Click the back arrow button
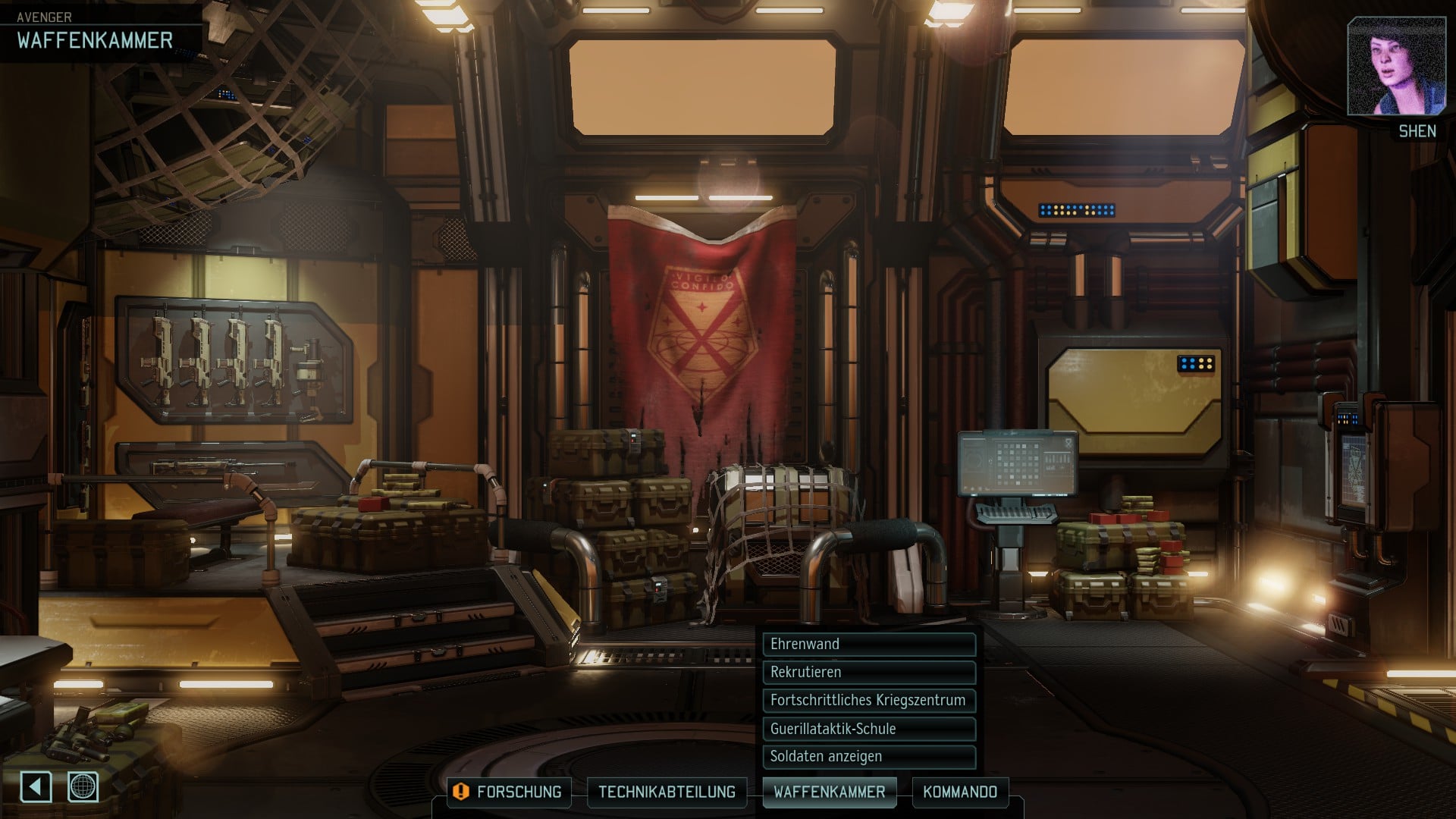 point(36,786)
